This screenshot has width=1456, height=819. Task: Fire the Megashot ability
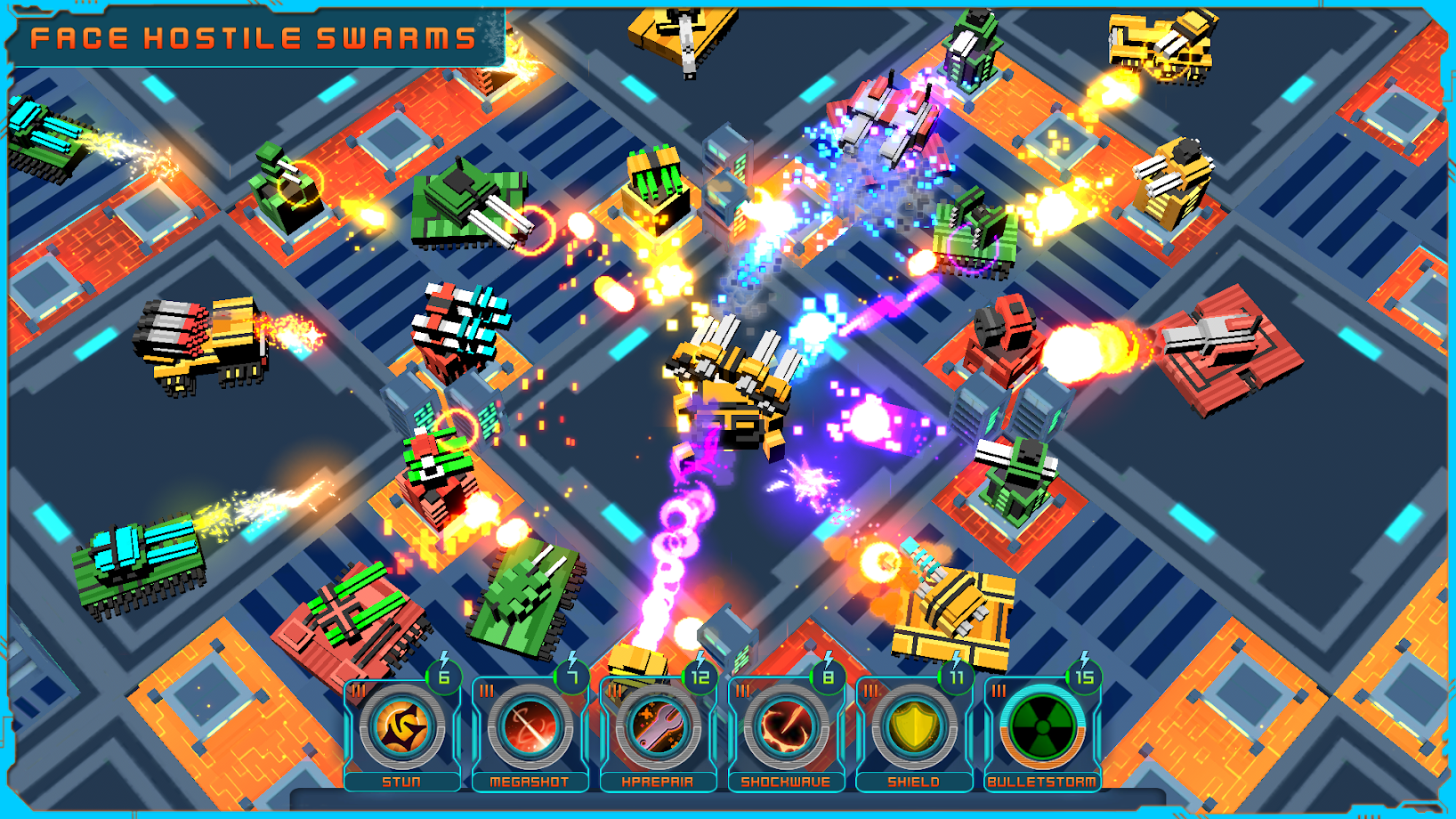pyautogui.click(x=530, y=728)
